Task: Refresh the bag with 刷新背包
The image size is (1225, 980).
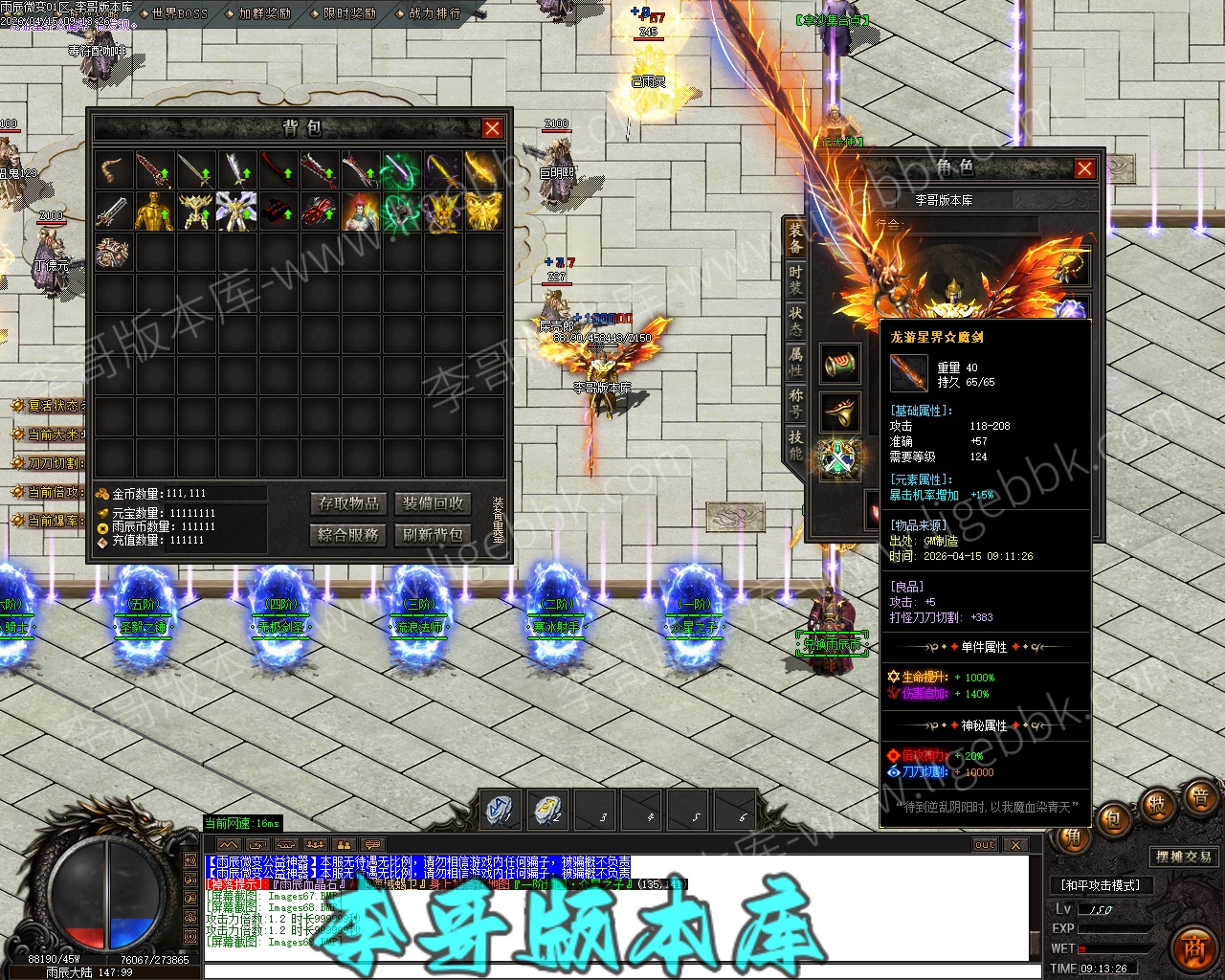Action: pyautogui.click(x=433, y=534)
